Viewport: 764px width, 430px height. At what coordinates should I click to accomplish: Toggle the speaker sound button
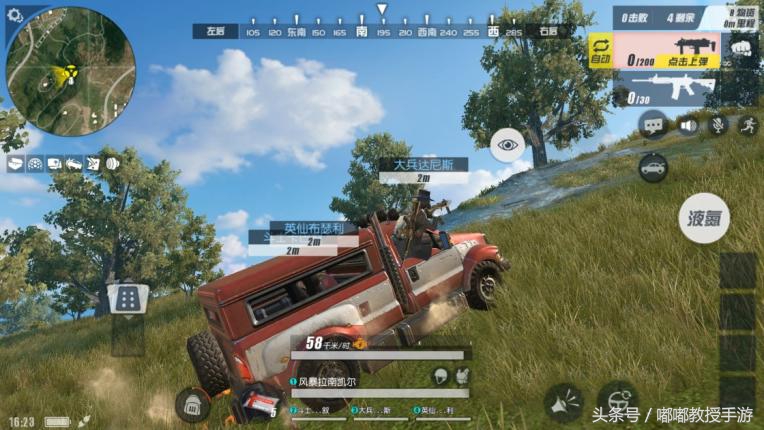point(688,126)
